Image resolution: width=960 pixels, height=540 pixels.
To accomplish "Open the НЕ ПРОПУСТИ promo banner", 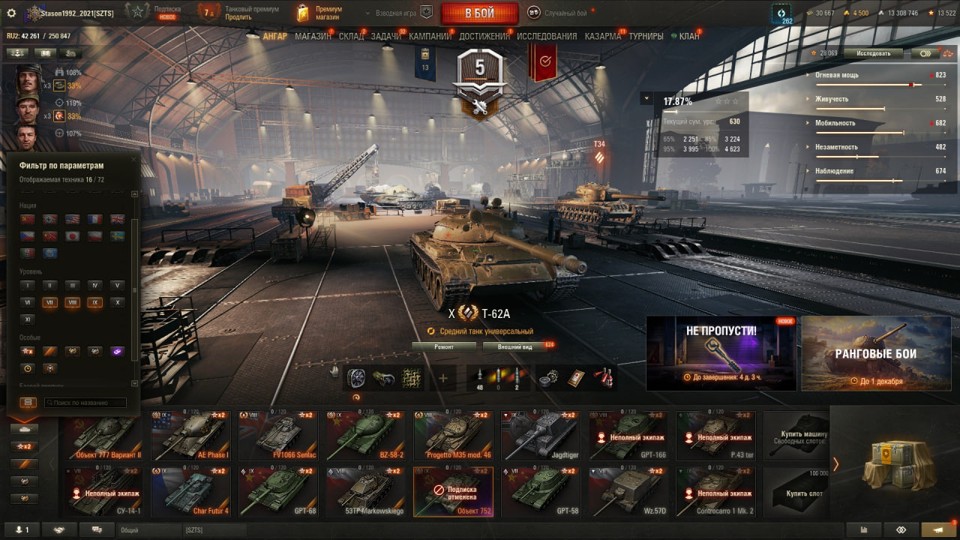I will coord(720,353).
